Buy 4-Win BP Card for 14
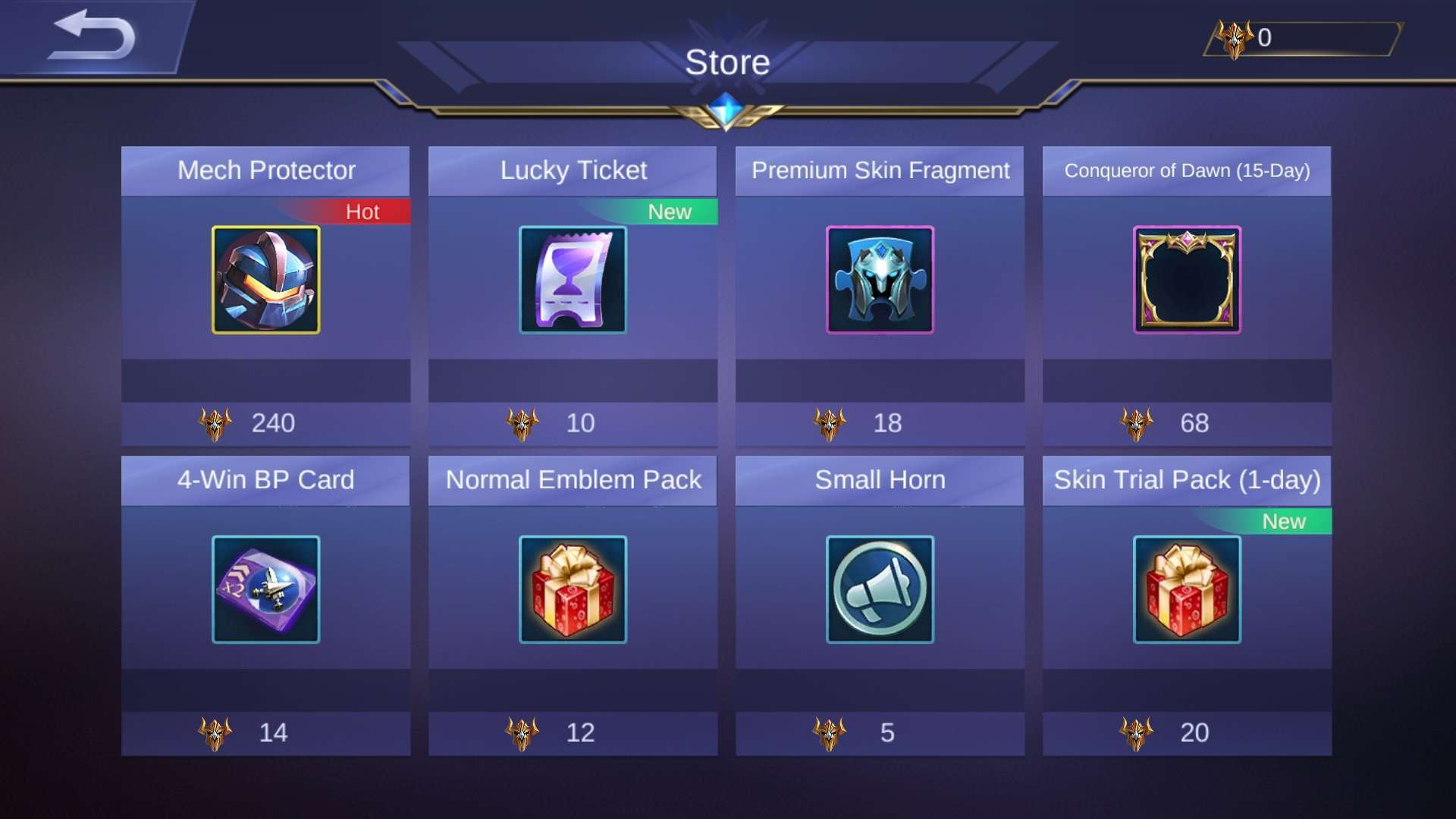This screenshot has width=1456, height=819. (265, 733)
